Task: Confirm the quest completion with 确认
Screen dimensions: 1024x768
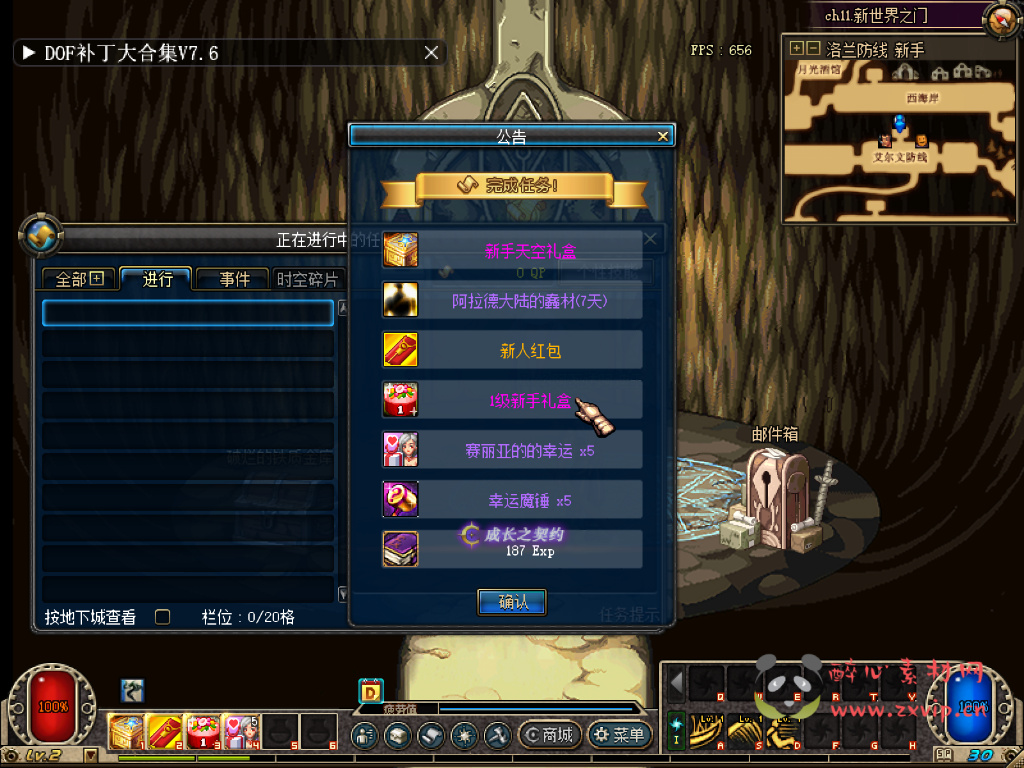Action: pyautogui.click(x=512, y=602)
